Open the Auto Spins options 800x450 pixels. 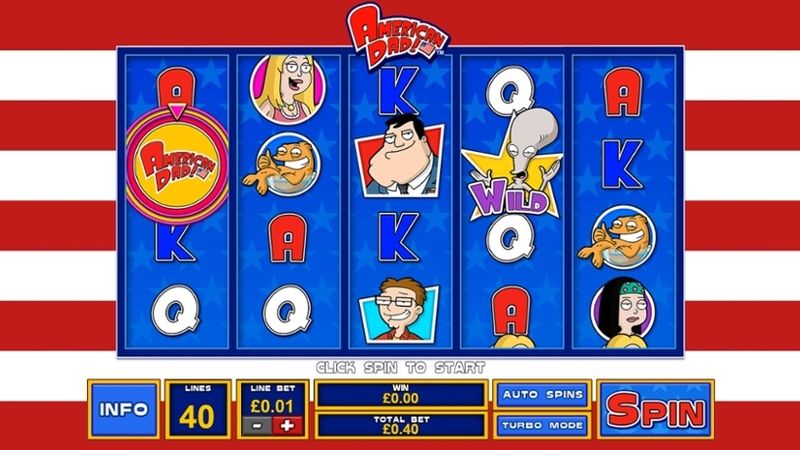543,395
